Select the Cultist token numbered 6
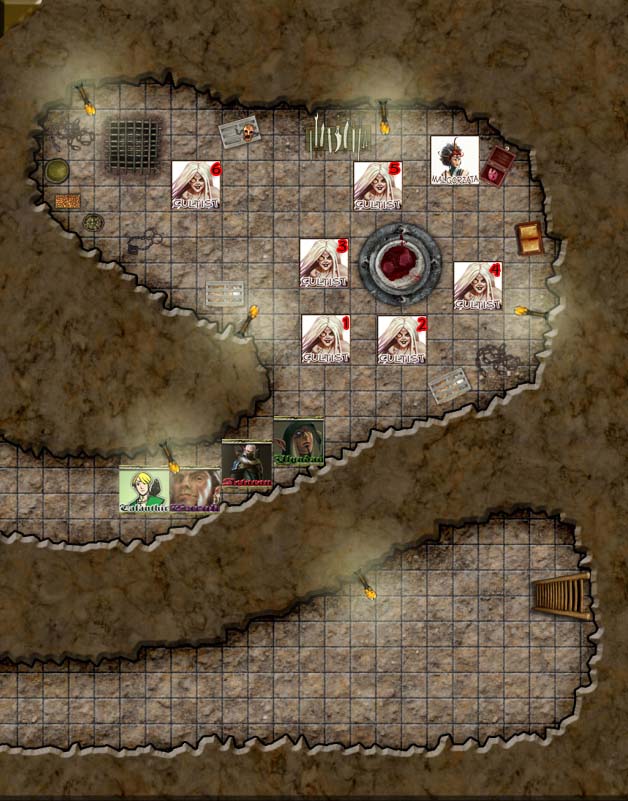This screenshot has height=801, width=628. tap(196, 185)
